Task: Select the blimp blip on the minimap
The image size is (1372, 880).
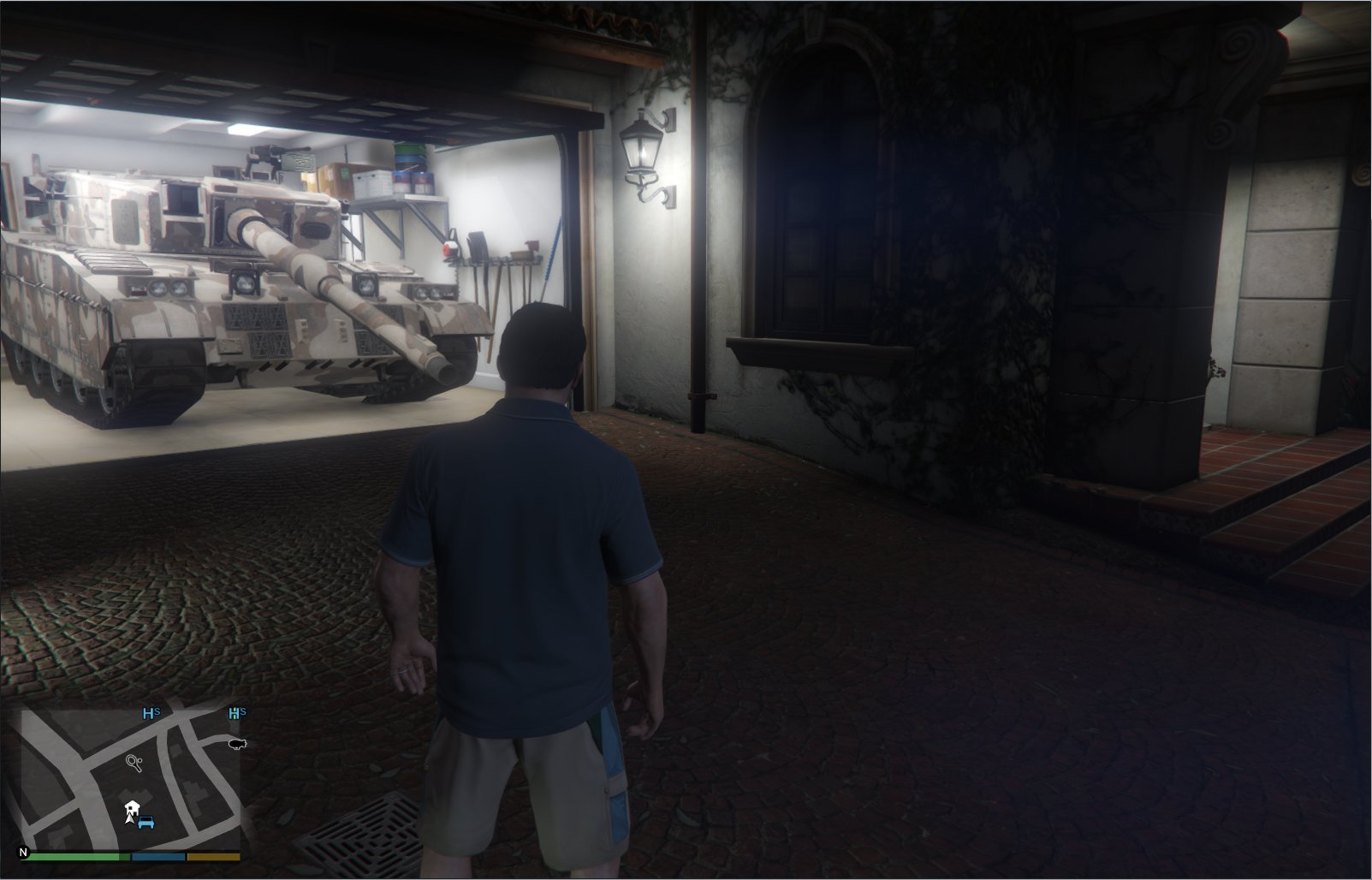Action: click(237, 744)
